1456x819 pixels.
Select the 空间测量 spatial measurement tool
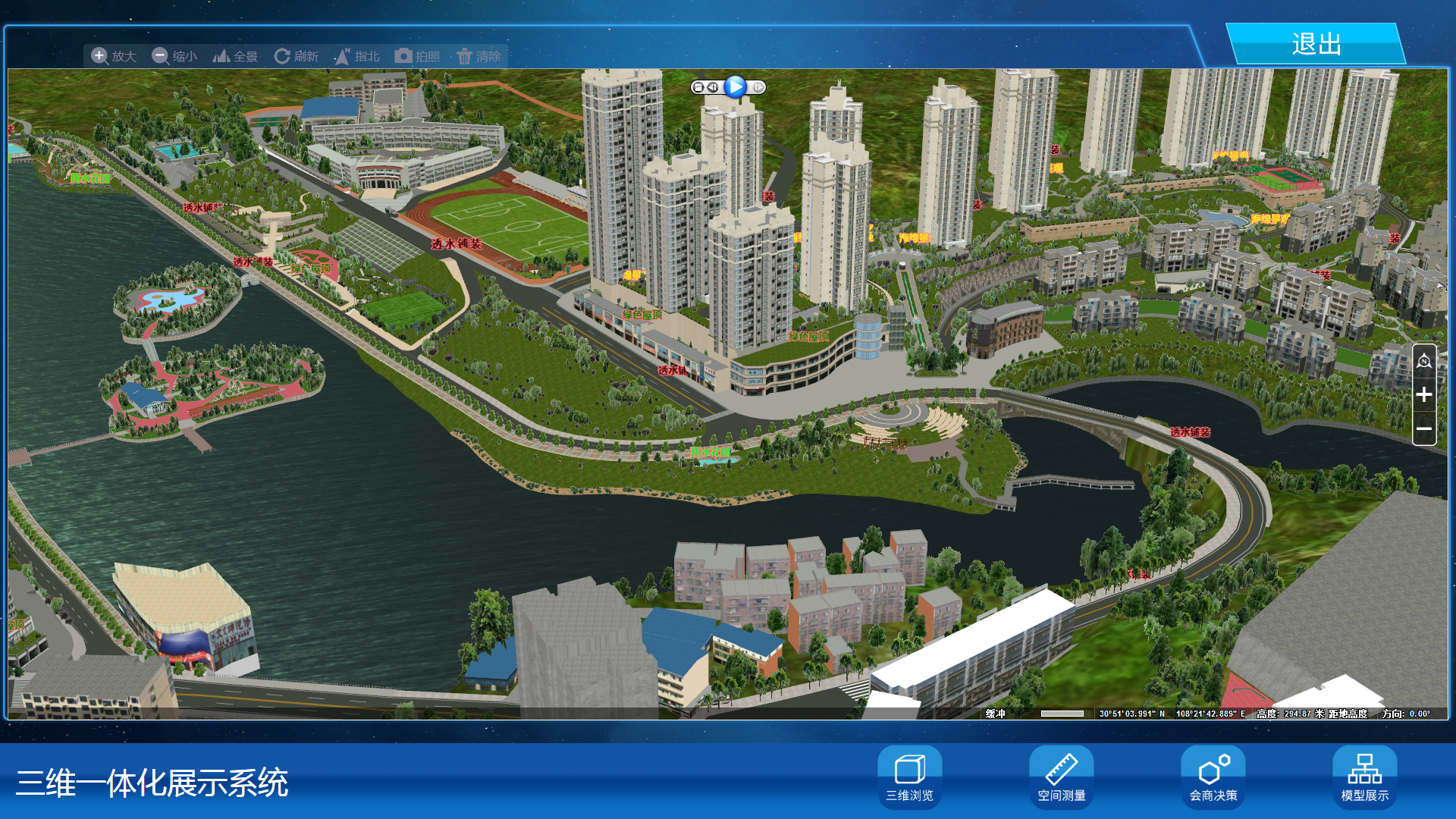(x=1062, y=777)
